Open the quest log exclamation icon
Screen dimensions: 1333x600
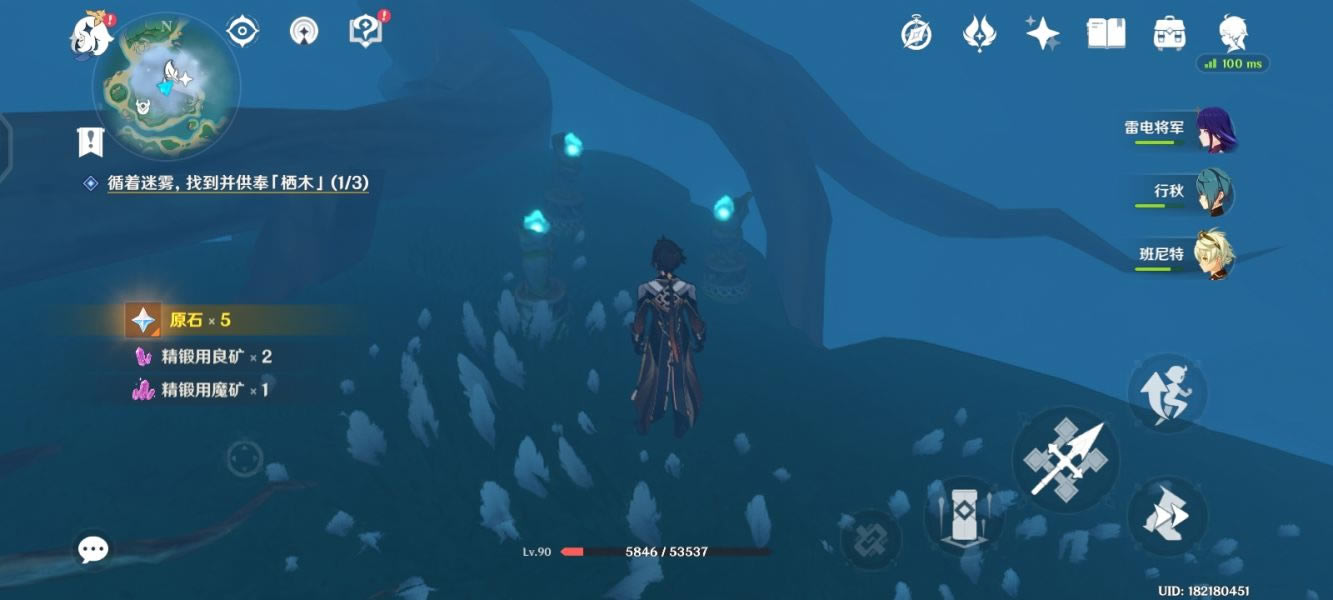[91, 142]
